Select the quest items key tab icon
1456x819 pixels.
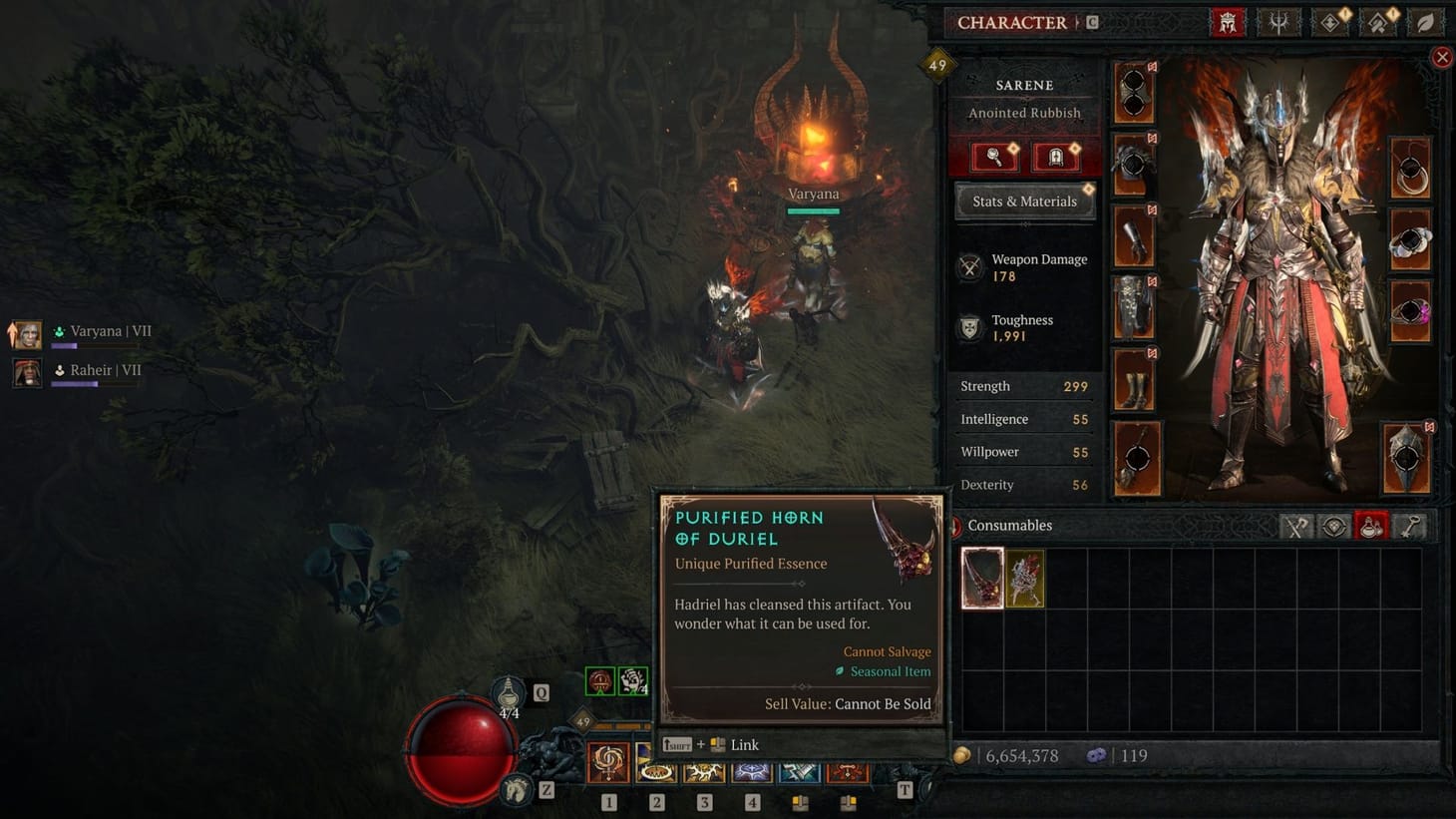pyautogui.click(x=1409, y=526)
